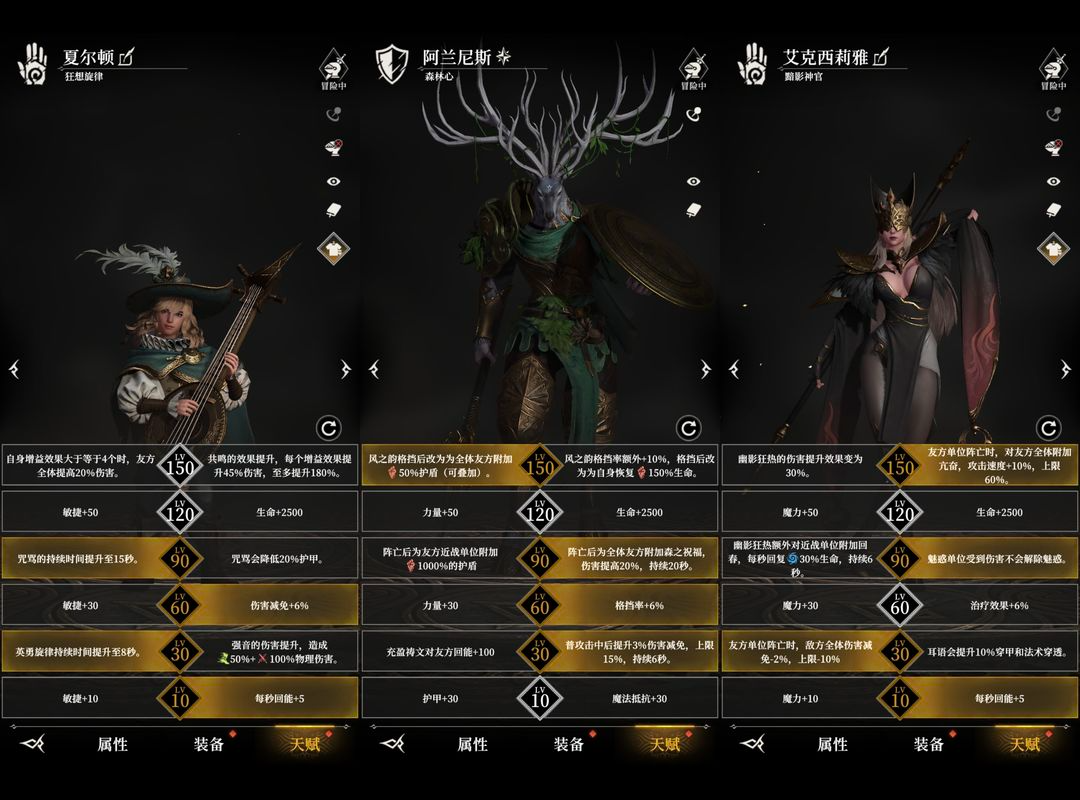Open 夏尔顿's 属性 tab
This screenshot has height=800, width=1080.
112,744
